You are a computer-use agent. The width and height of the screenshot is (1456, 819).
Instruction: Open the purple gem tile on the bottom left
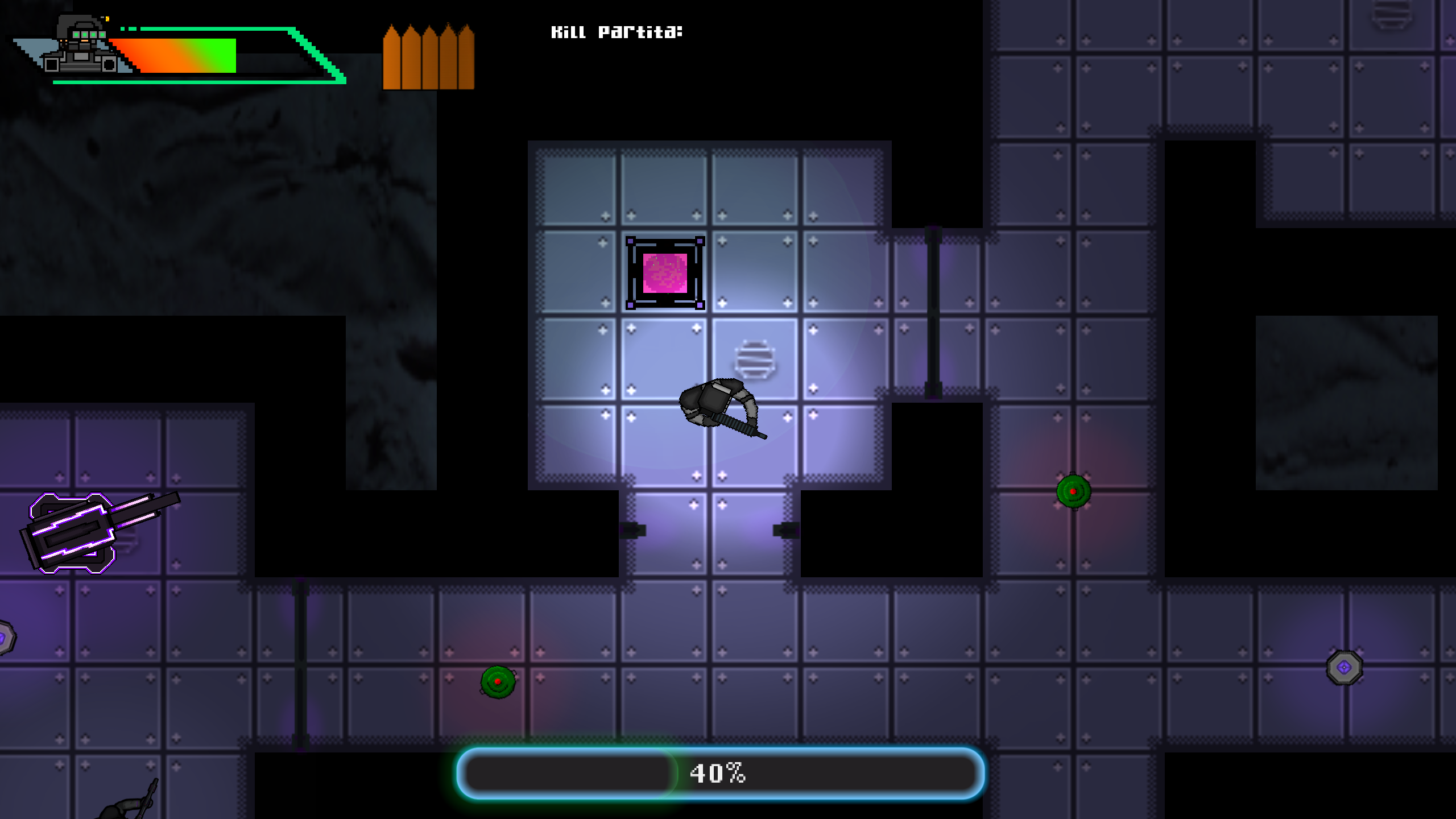tap(6, 640)
